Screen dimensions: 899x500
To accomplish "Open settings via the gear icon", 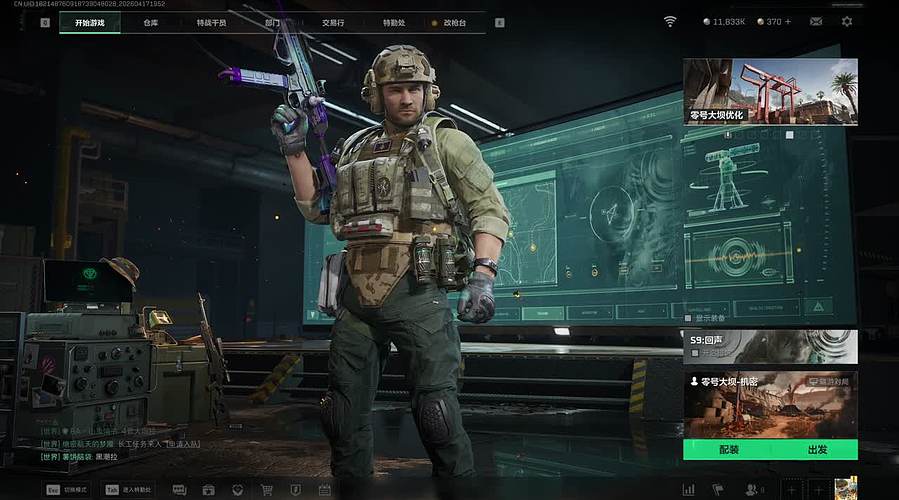I will coord(847,21).
